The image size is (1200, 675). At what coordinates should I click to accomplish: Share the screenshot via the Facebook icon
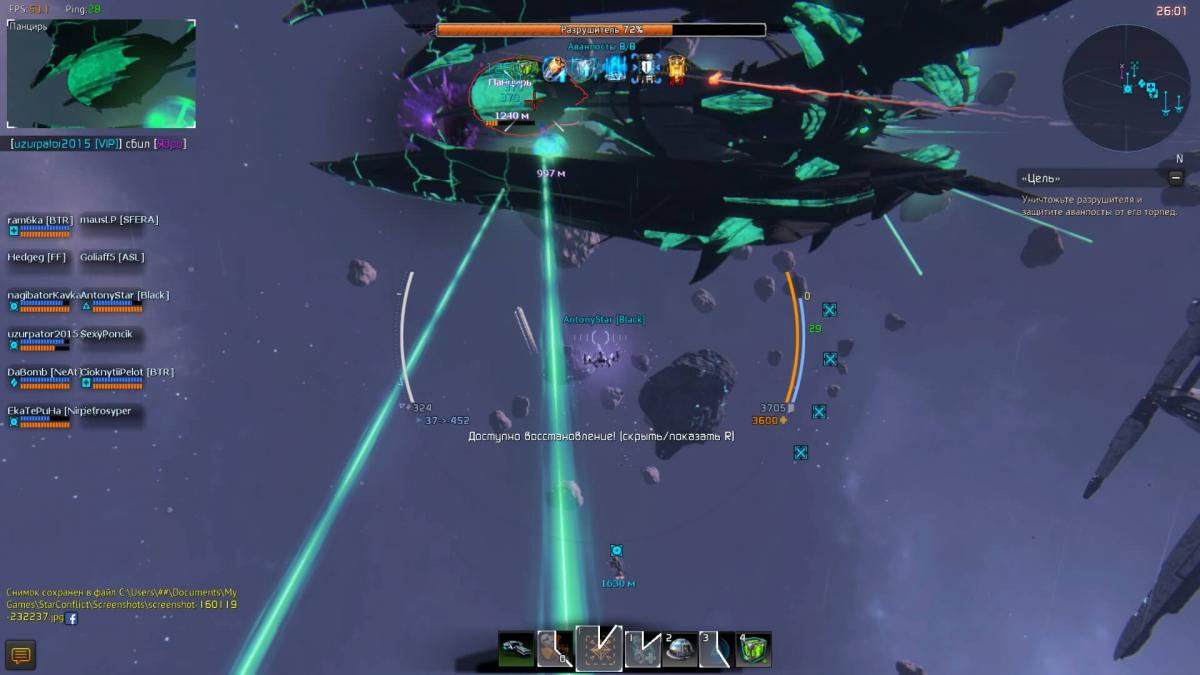pos(71,618)
